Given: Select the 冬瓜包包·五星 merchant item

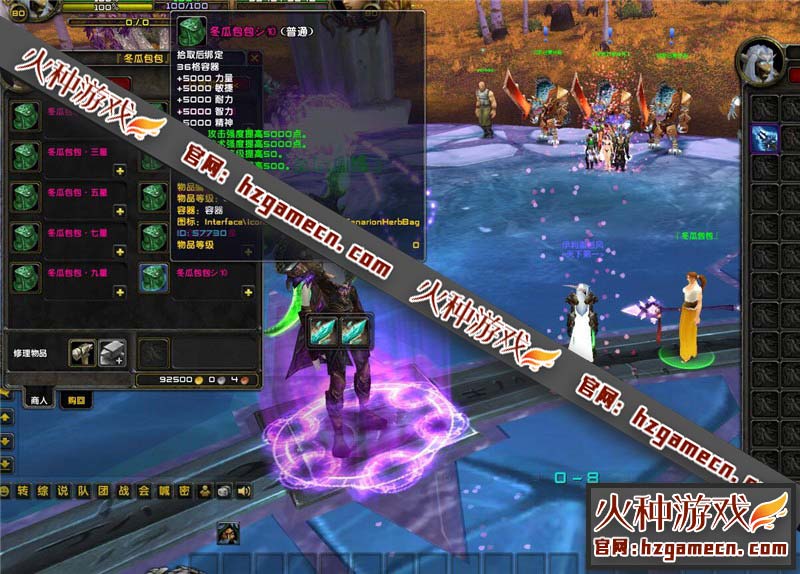Looking at the screenshot, I should pyautogui.click(x=26, y=197).
